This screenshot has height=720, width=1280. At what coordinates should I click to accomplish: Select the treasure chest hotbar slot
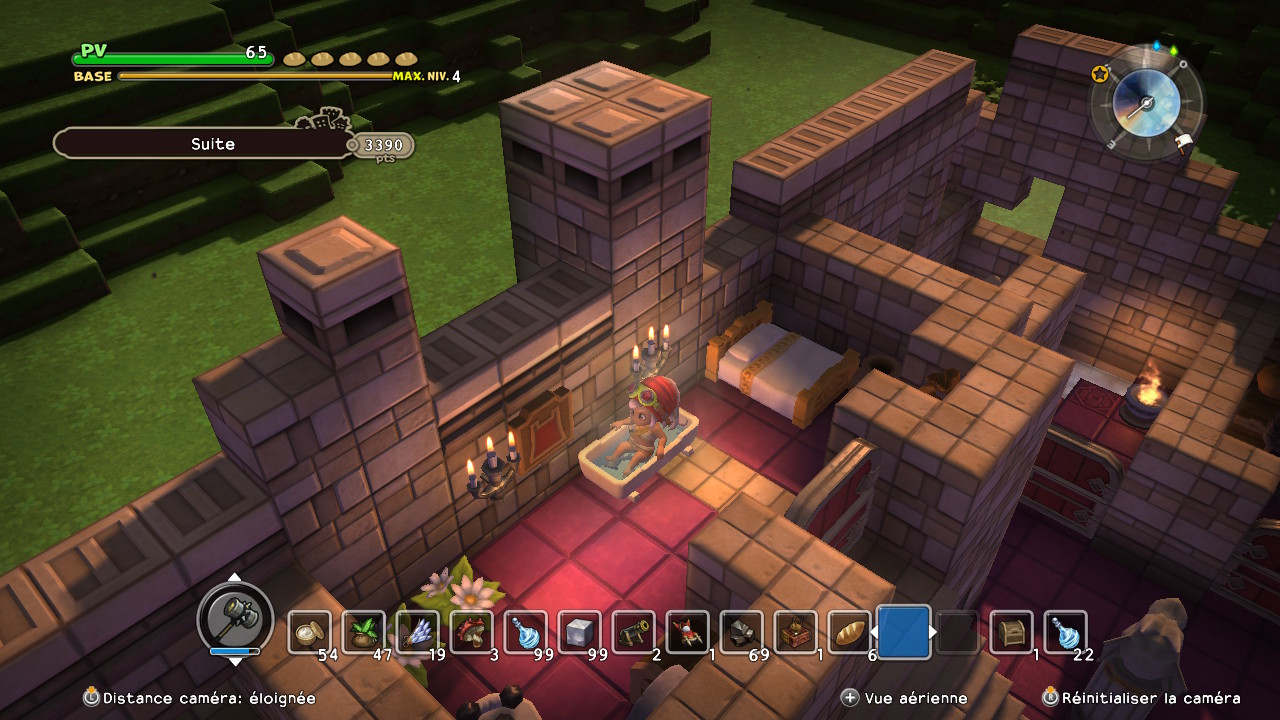pyautogui.click(x=1012, y=632)
